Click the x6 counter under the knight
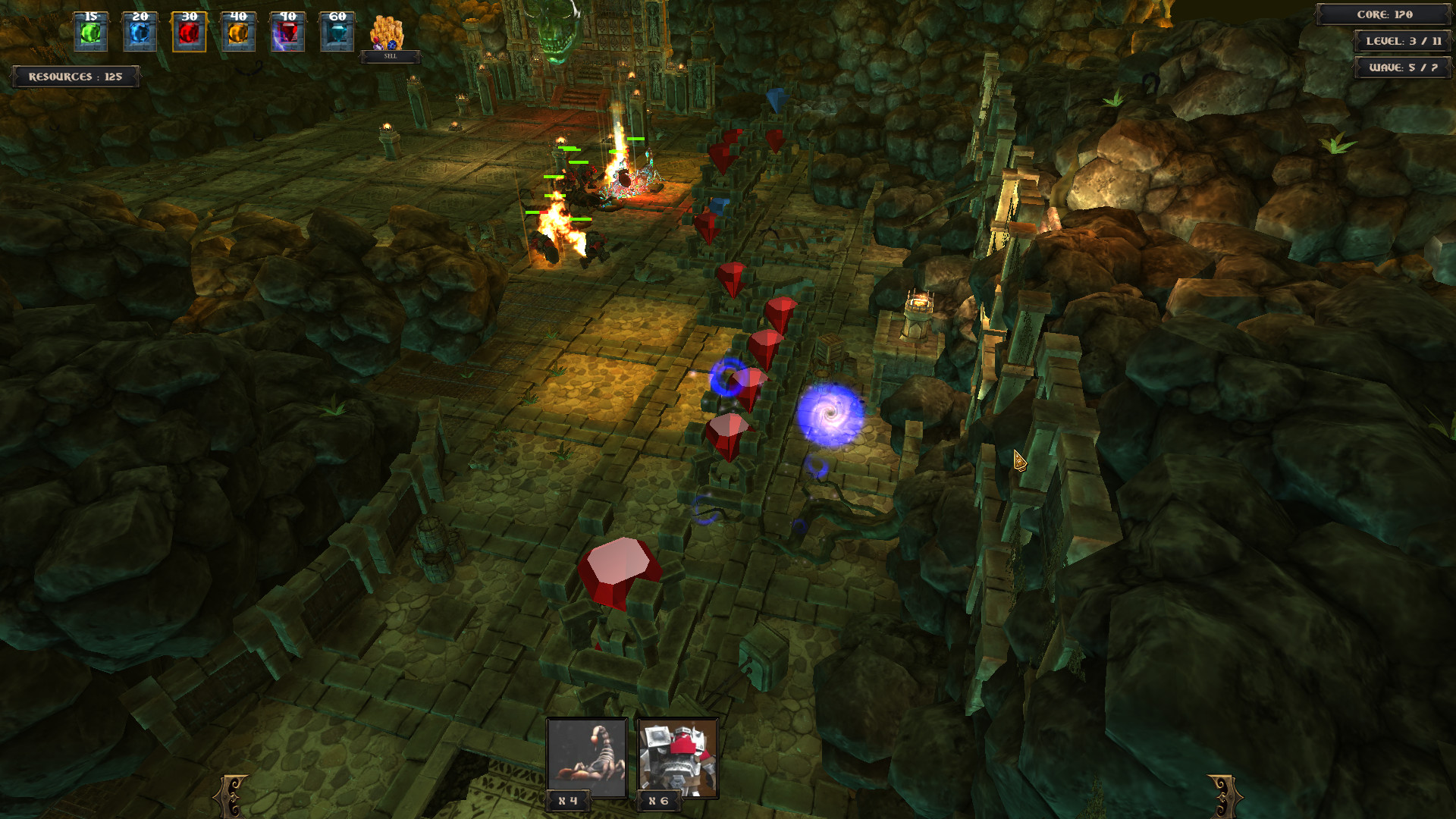 [x=657, y=800]
